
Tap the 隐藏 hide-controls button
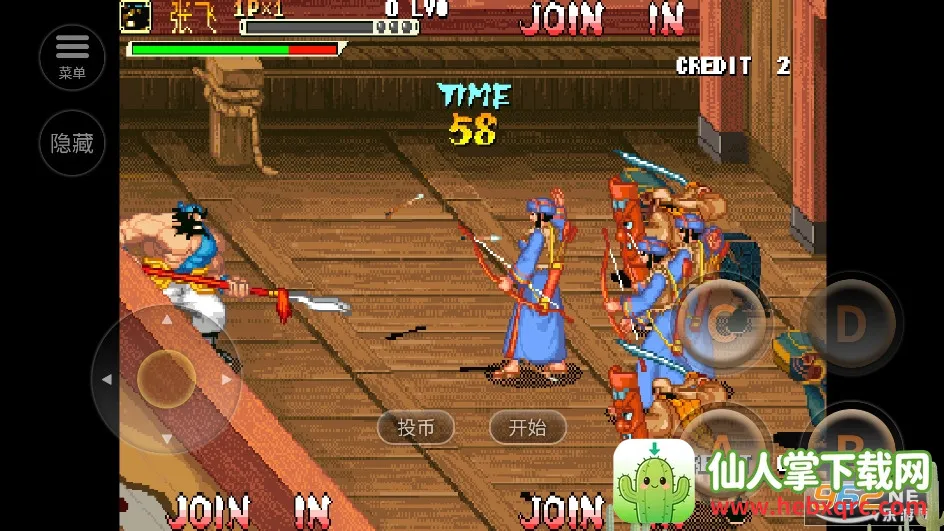(72, 143)
